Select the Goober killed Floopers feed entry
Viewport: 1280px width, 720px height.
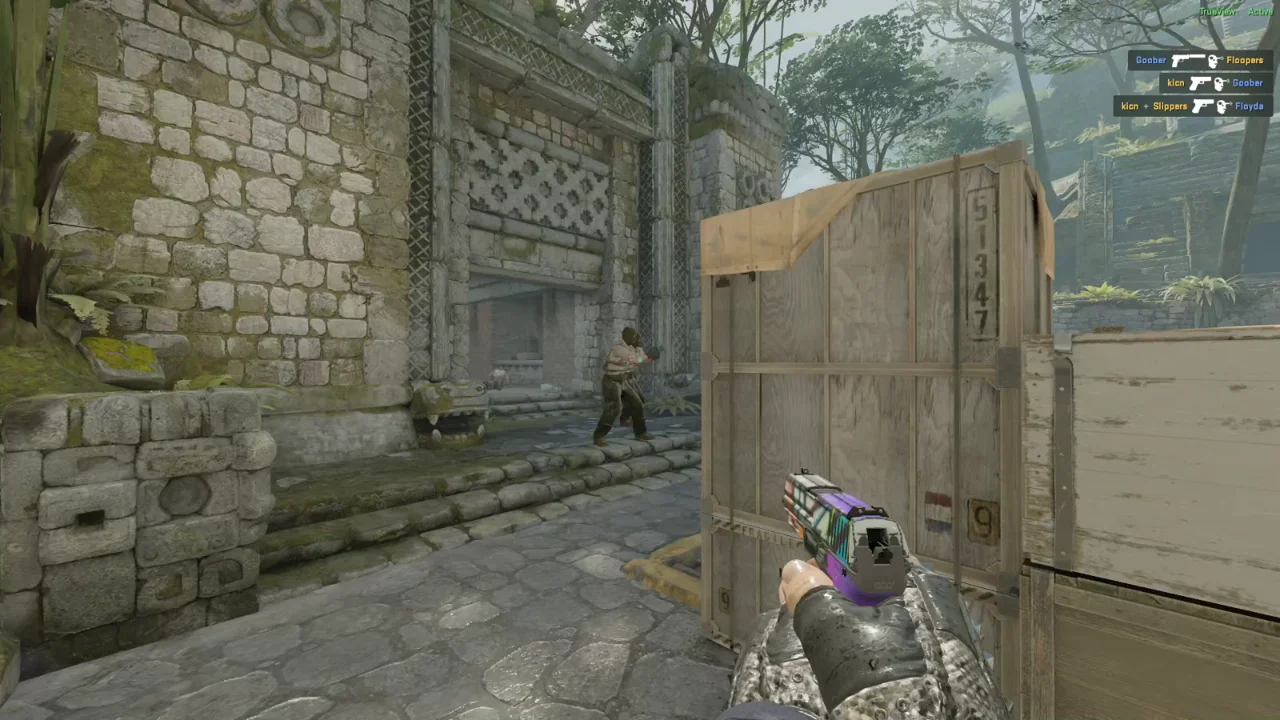pyautogui.click(x=1199, y=61)
